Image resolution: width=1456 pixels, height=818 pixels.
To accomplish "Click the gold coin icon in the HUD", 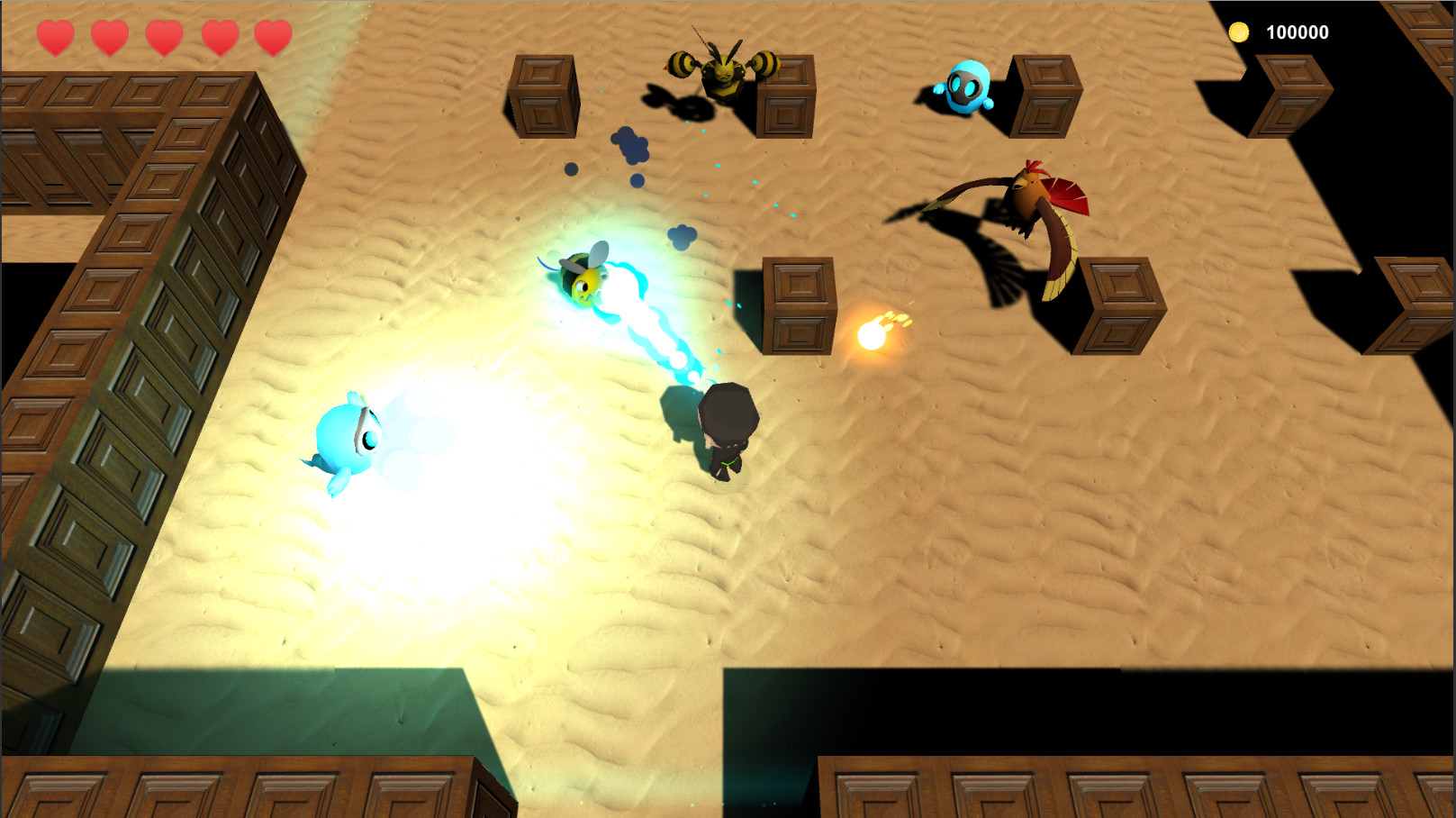I will pyautogui.click(x=1241, y=32).
